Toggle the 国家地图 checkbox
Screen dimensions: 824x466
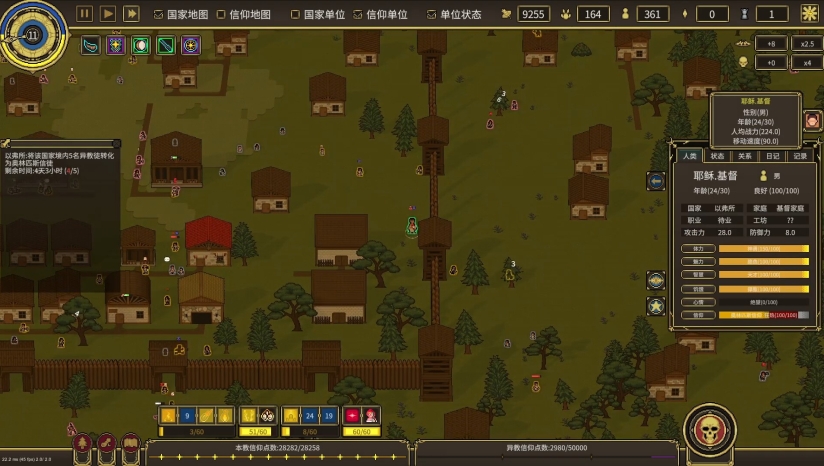[159, 15]
